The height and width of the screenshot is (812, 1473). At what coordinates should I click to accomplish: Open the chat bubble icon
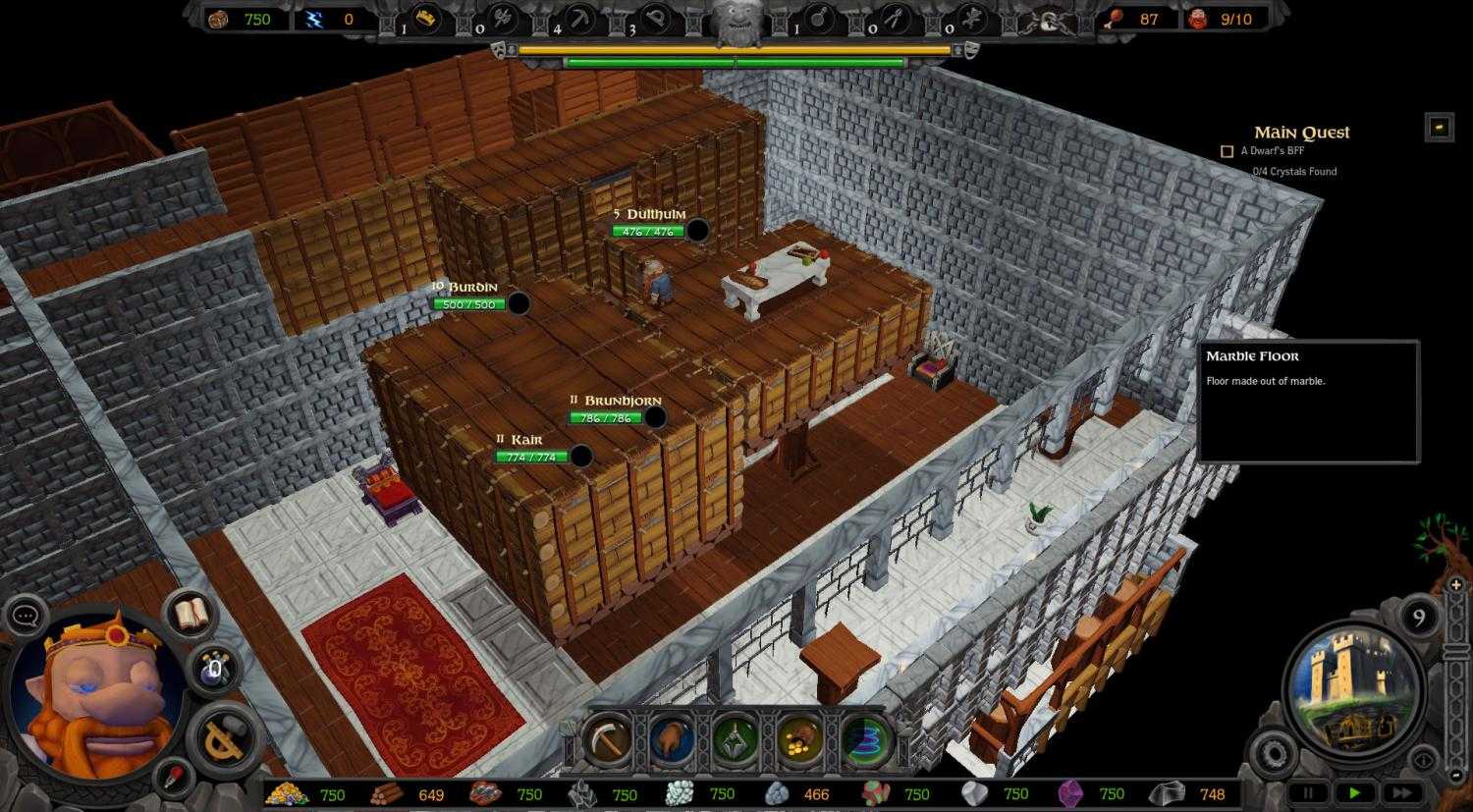click(x=27, y=615)
